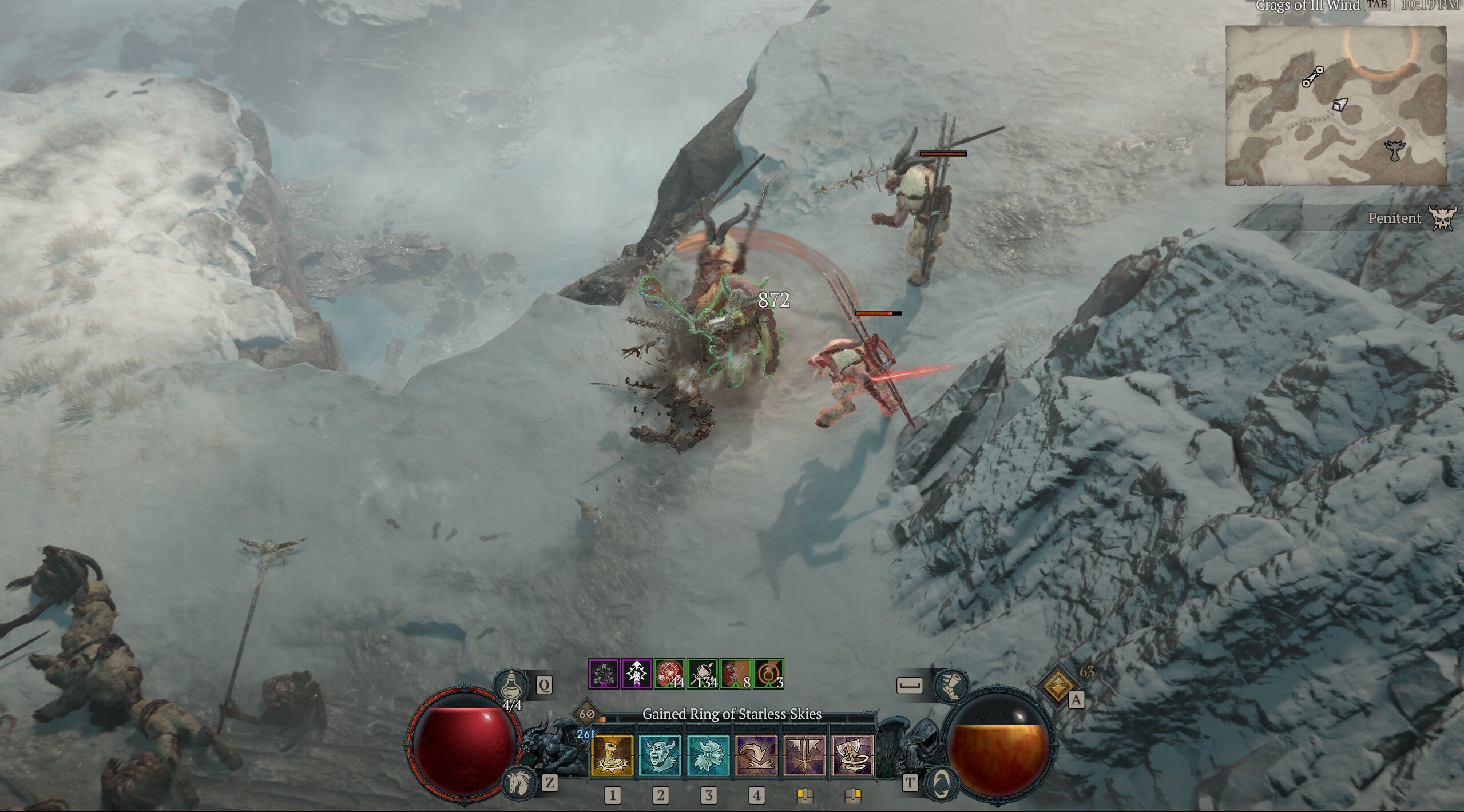Summon the mount with the horse icon
Viewport: 1464px width, 812px height.
pyautogui.click(x=519, y=783)
